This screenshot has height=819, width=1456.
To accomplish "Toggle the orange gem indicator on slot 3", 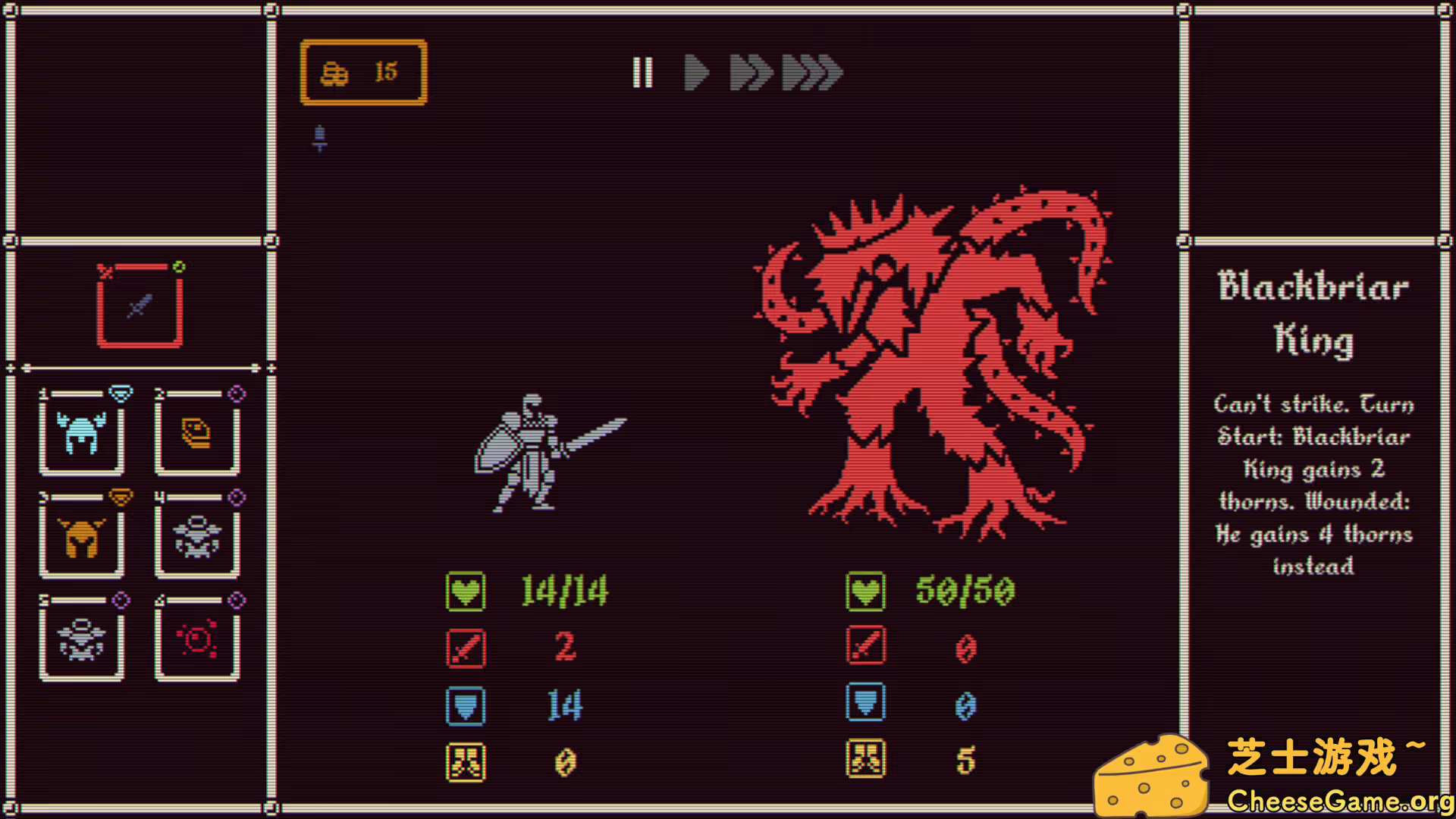I will 120,497.
